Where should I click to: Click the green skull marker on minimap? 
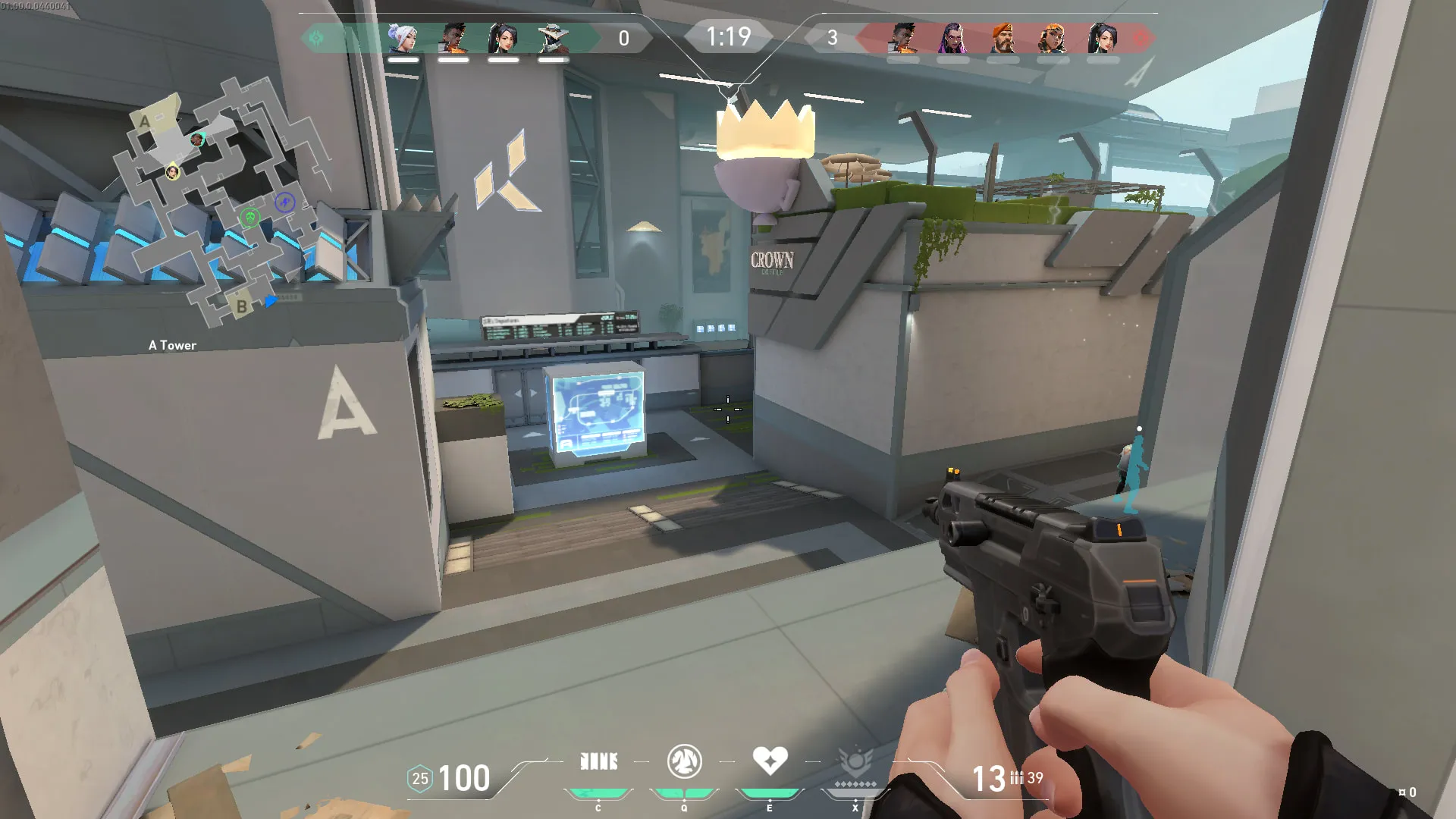pos(249,218)
